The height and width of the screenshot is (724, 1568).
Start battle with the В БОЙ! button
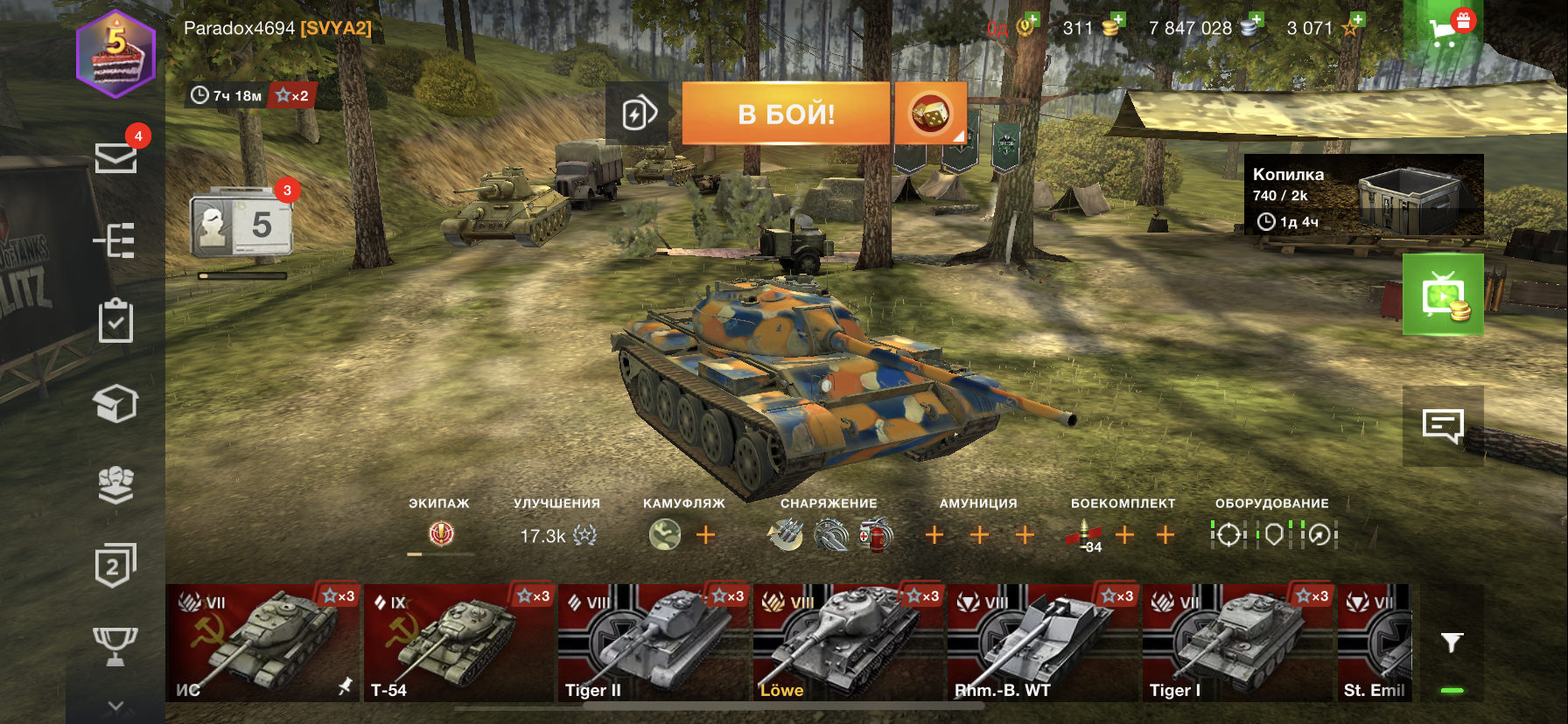pos(786,114)
